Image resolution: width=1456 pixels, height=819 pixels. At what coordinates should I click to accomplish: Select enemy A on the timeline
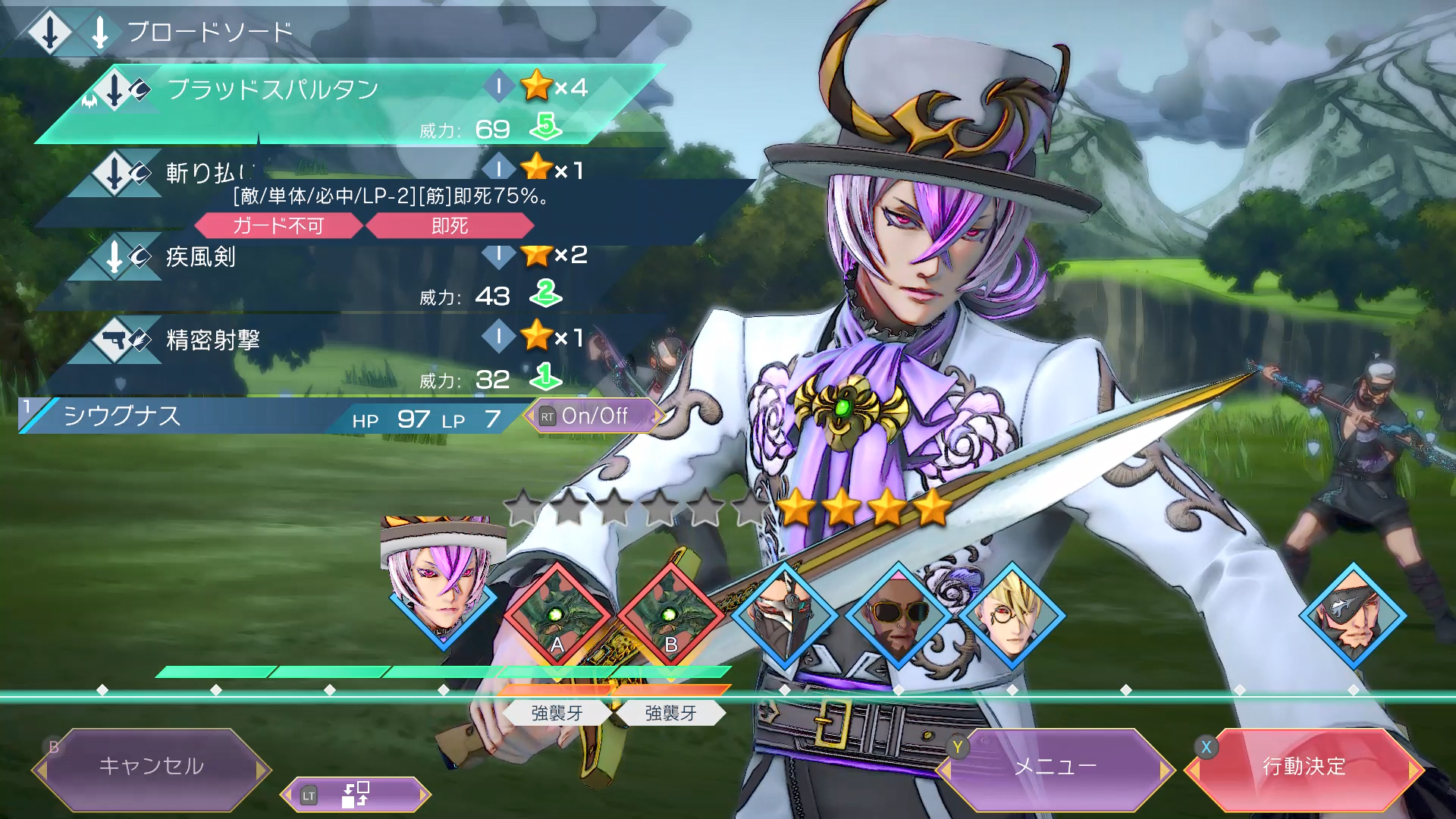click(x=557, y=615)
